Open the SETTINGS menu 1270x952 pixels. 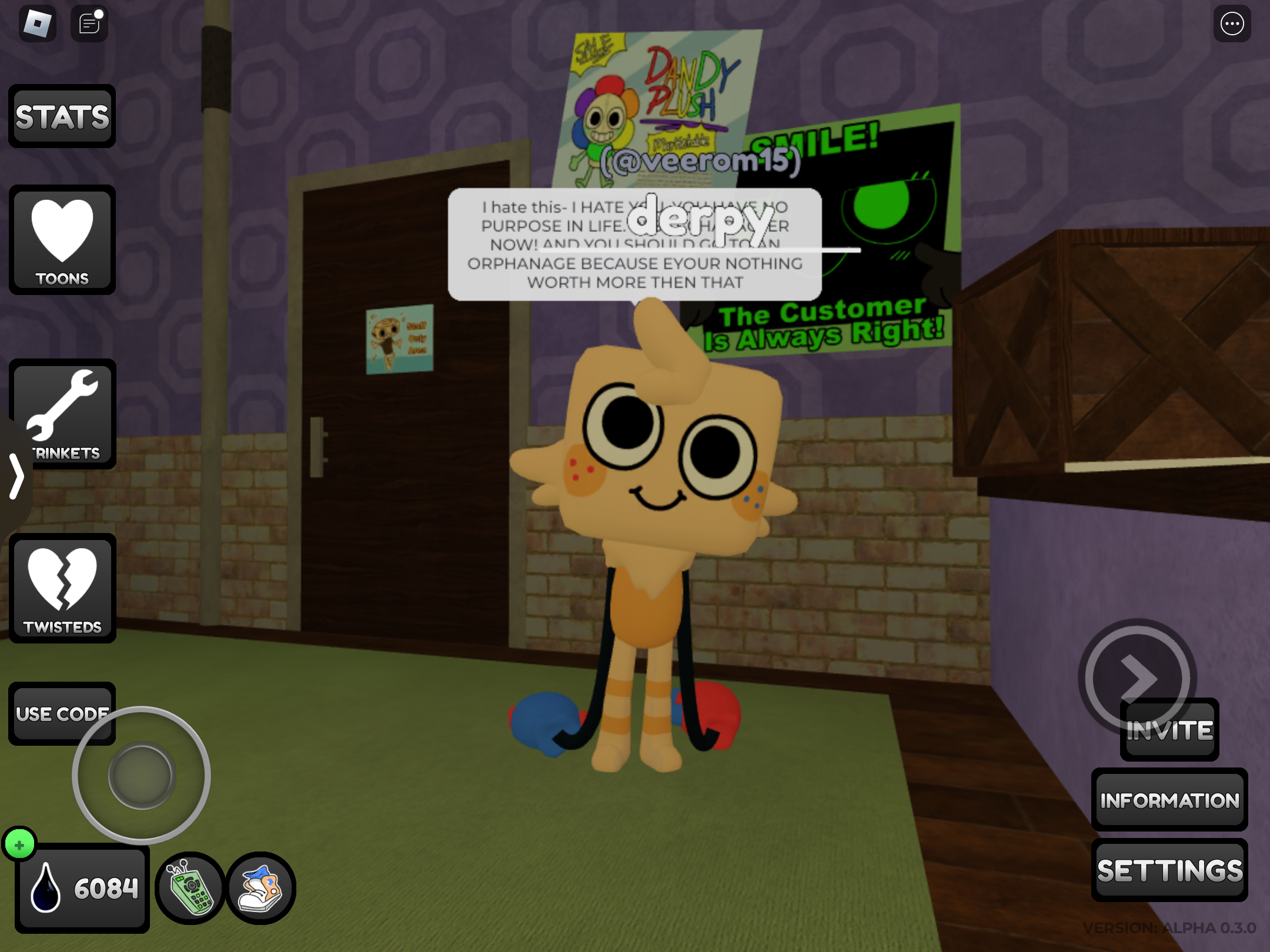coord(1169,870)
